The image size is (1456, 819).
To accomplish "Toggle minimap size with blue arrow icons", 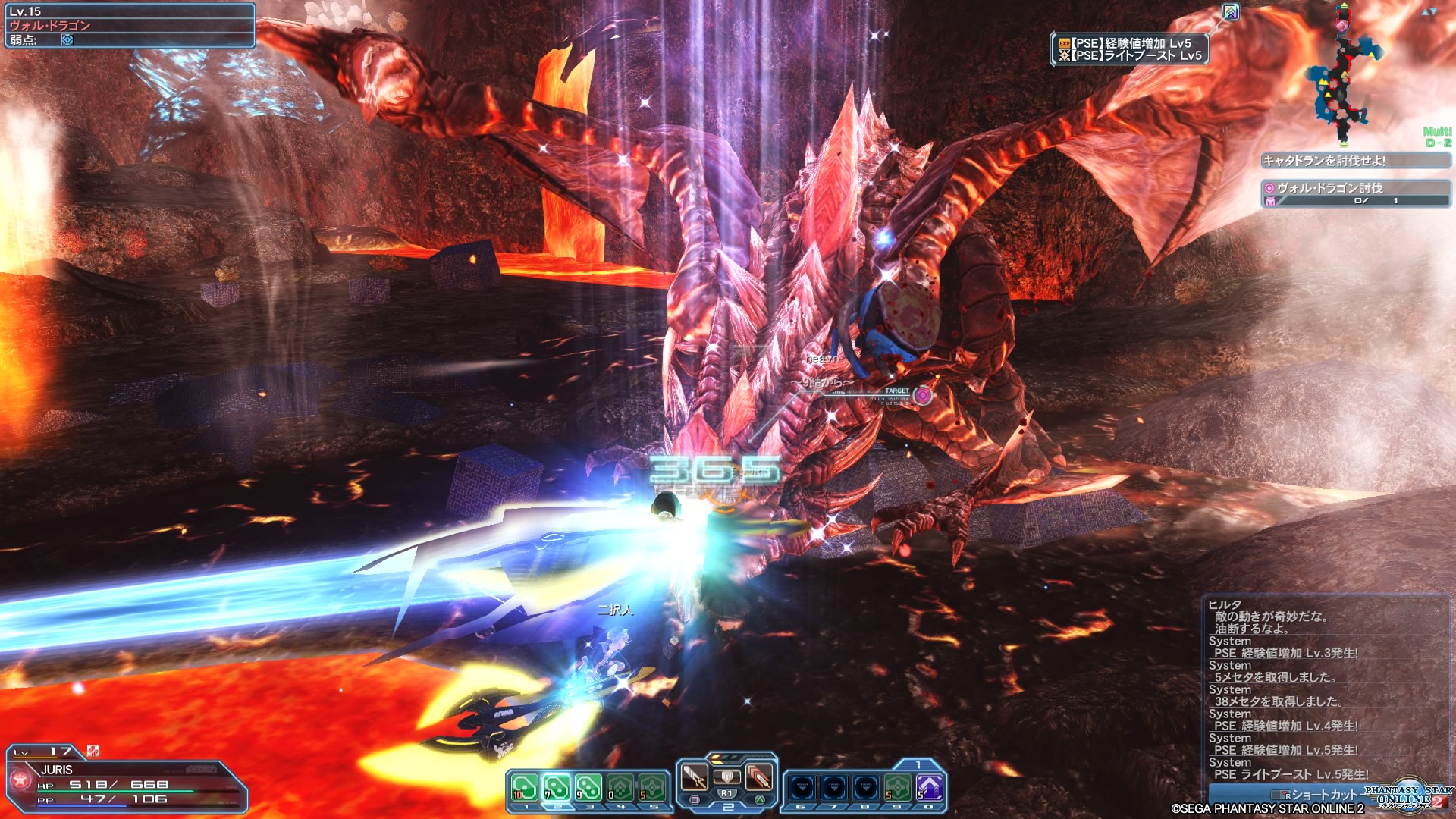I will click(x=1429, y=12).
